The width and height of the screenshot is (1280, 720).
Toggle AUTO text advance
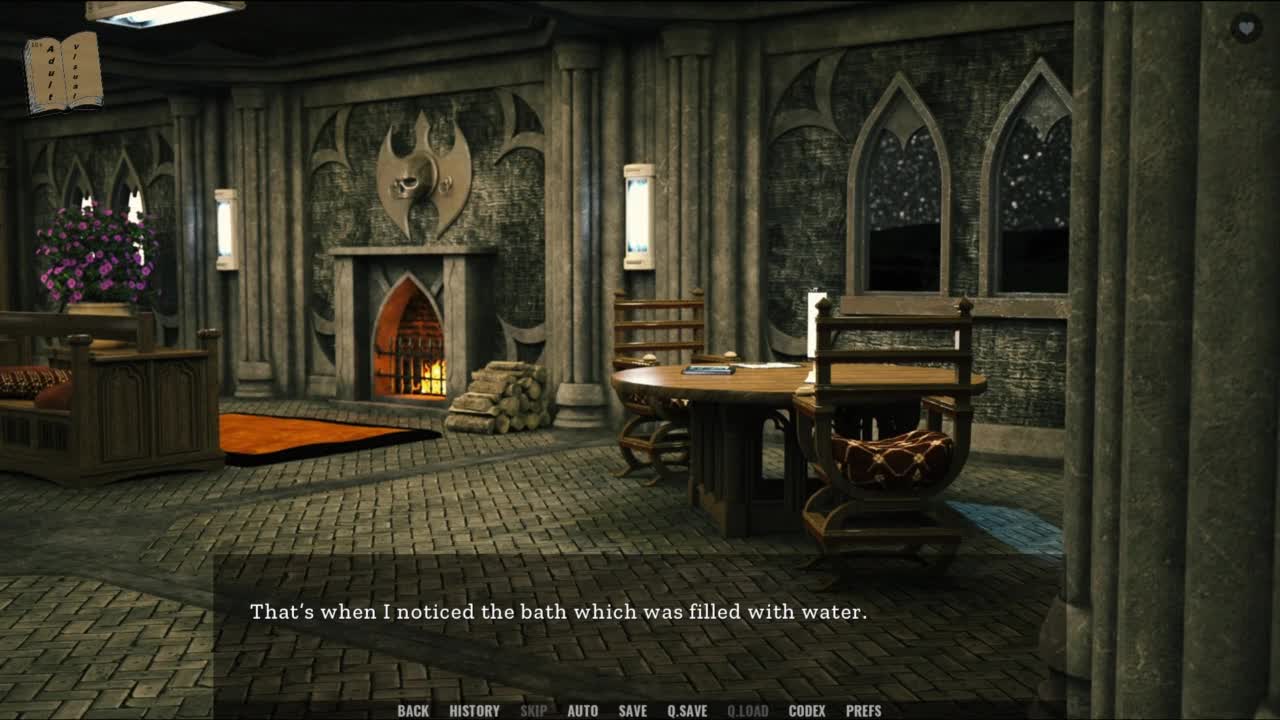[582, 711]
